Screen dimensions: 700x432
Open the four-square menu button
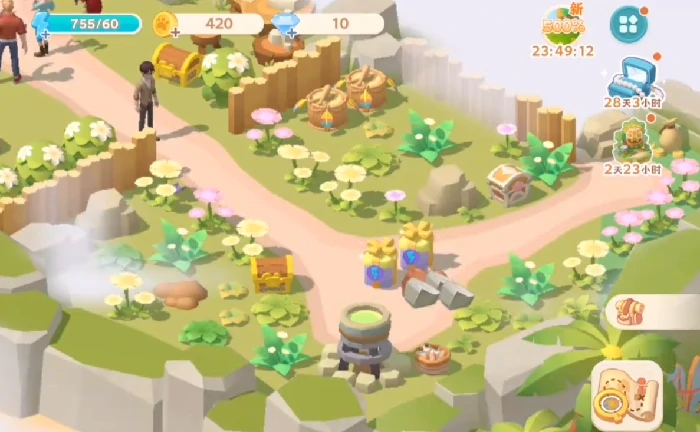[629, 23]
